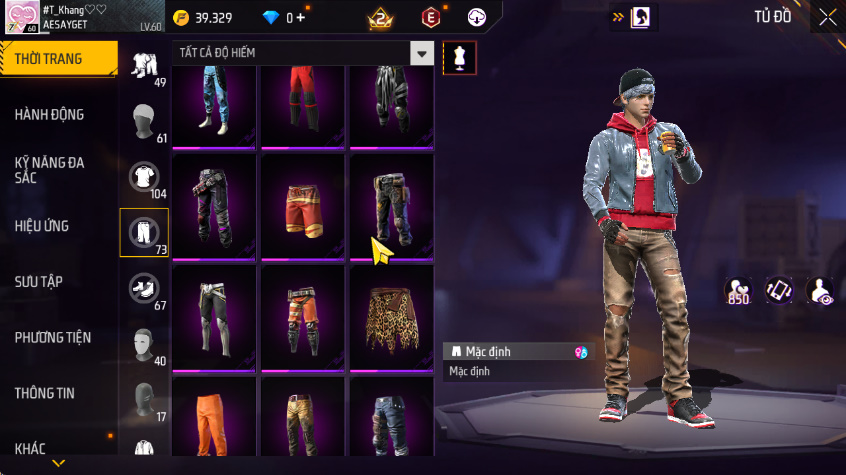The image size is (846, 475).
Task: Expand the TẤT CẢ ĐỘ HIẾM rarity dropdown
Action: [423, 53]
